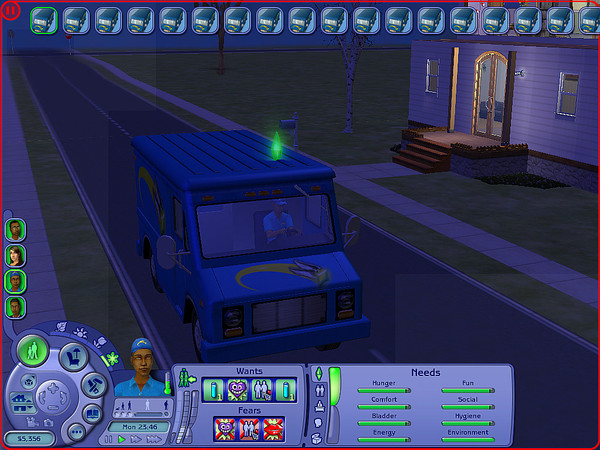Set game speed to fast forward
Screen dimensions: 600x450
[134, 438]
